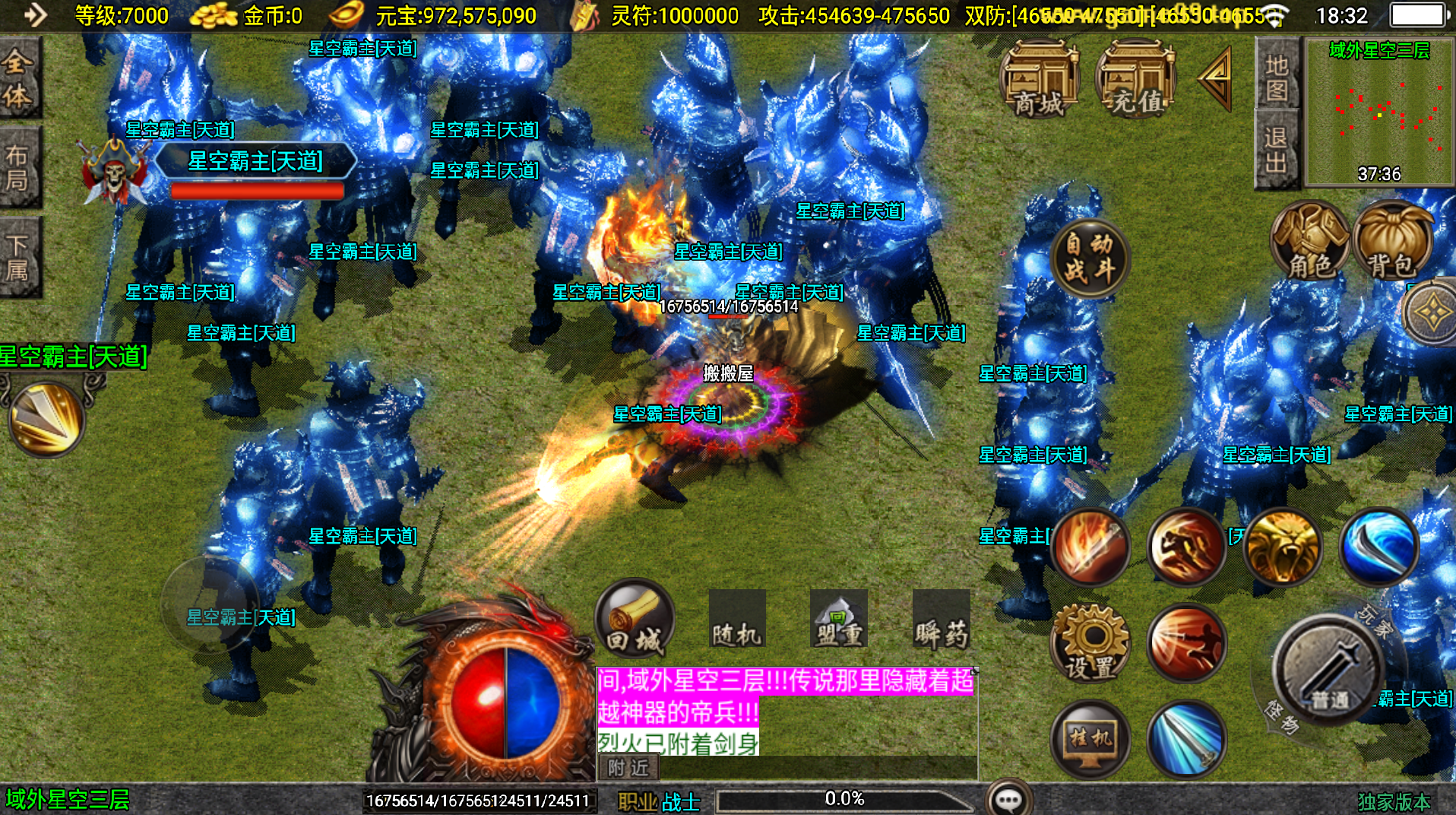Open the 背包 backpack
1456x815 pixels.
[x=1392, y=241]
